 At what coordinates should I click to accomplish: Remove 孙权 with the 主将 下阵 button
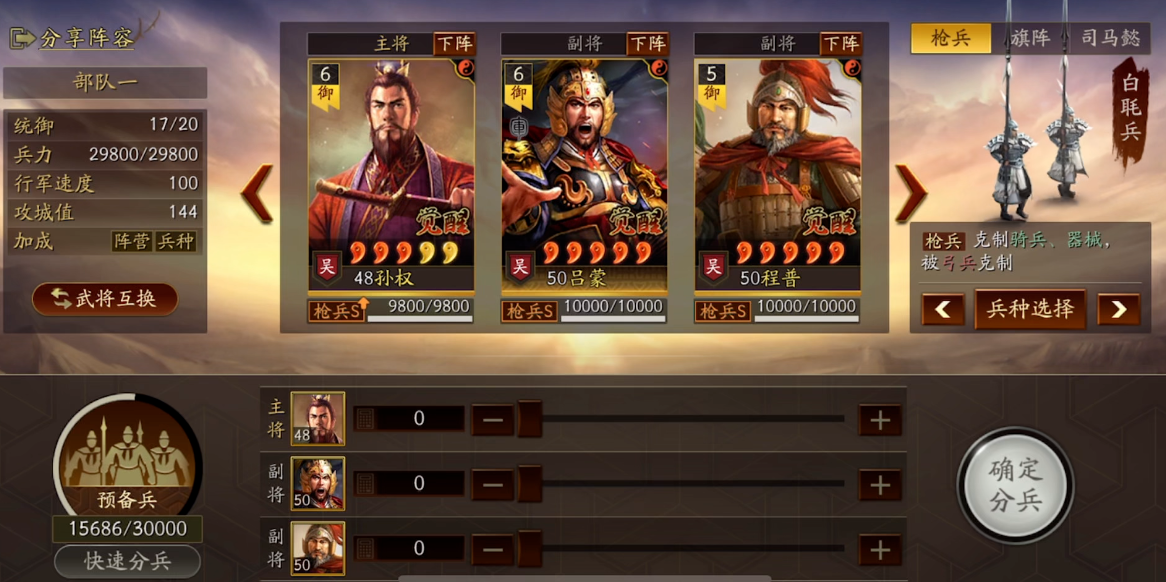point(454,44)
